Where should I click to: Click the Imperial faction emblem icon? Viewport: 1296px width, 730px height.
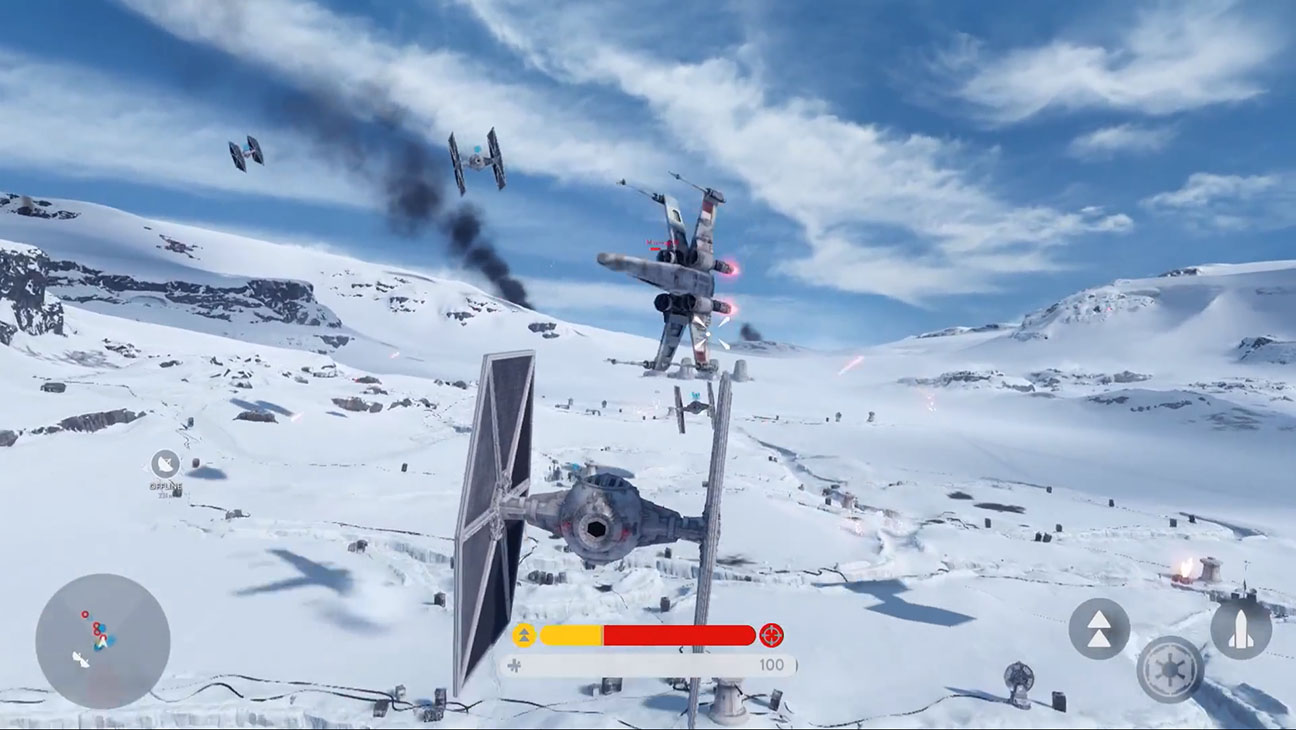1169,669
